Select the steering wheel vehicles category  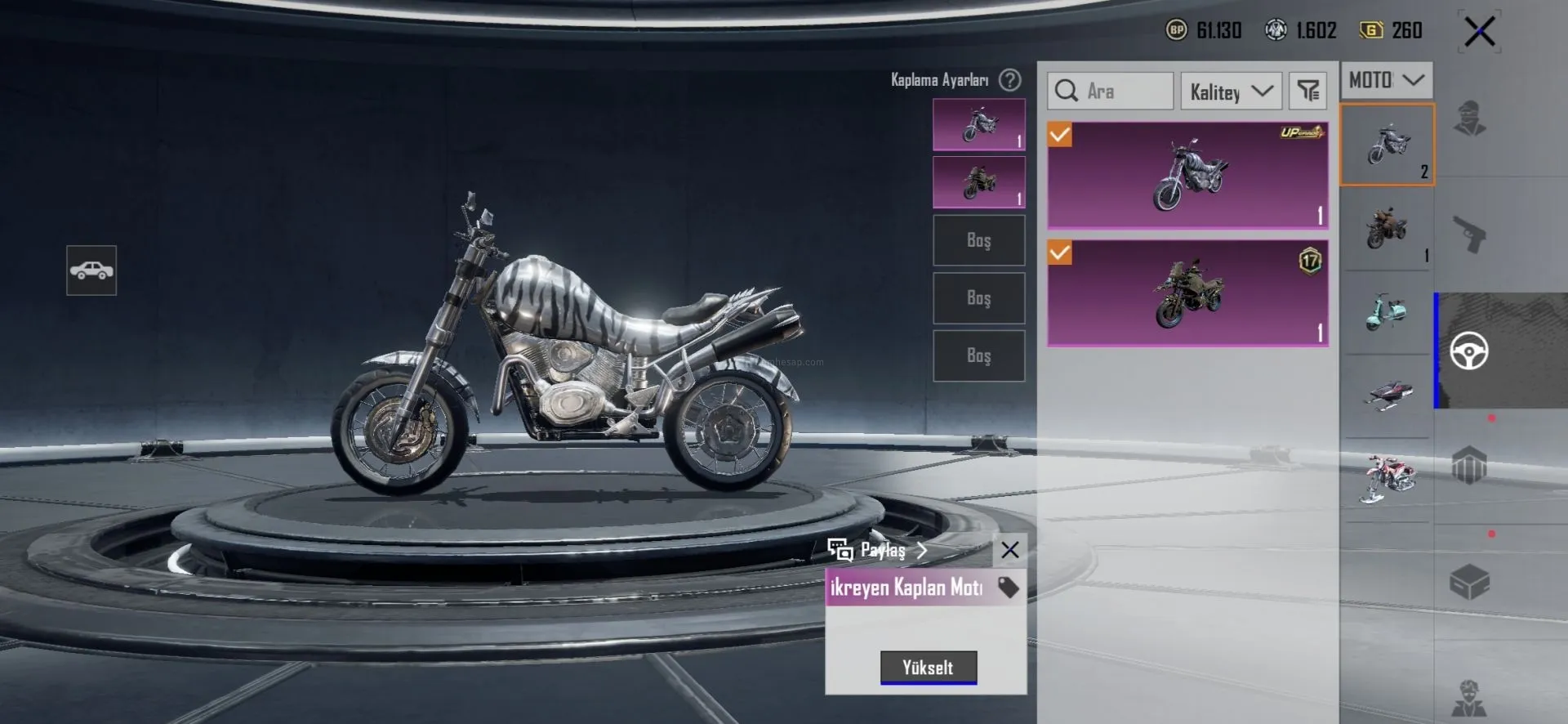[x=1468, y=351]
